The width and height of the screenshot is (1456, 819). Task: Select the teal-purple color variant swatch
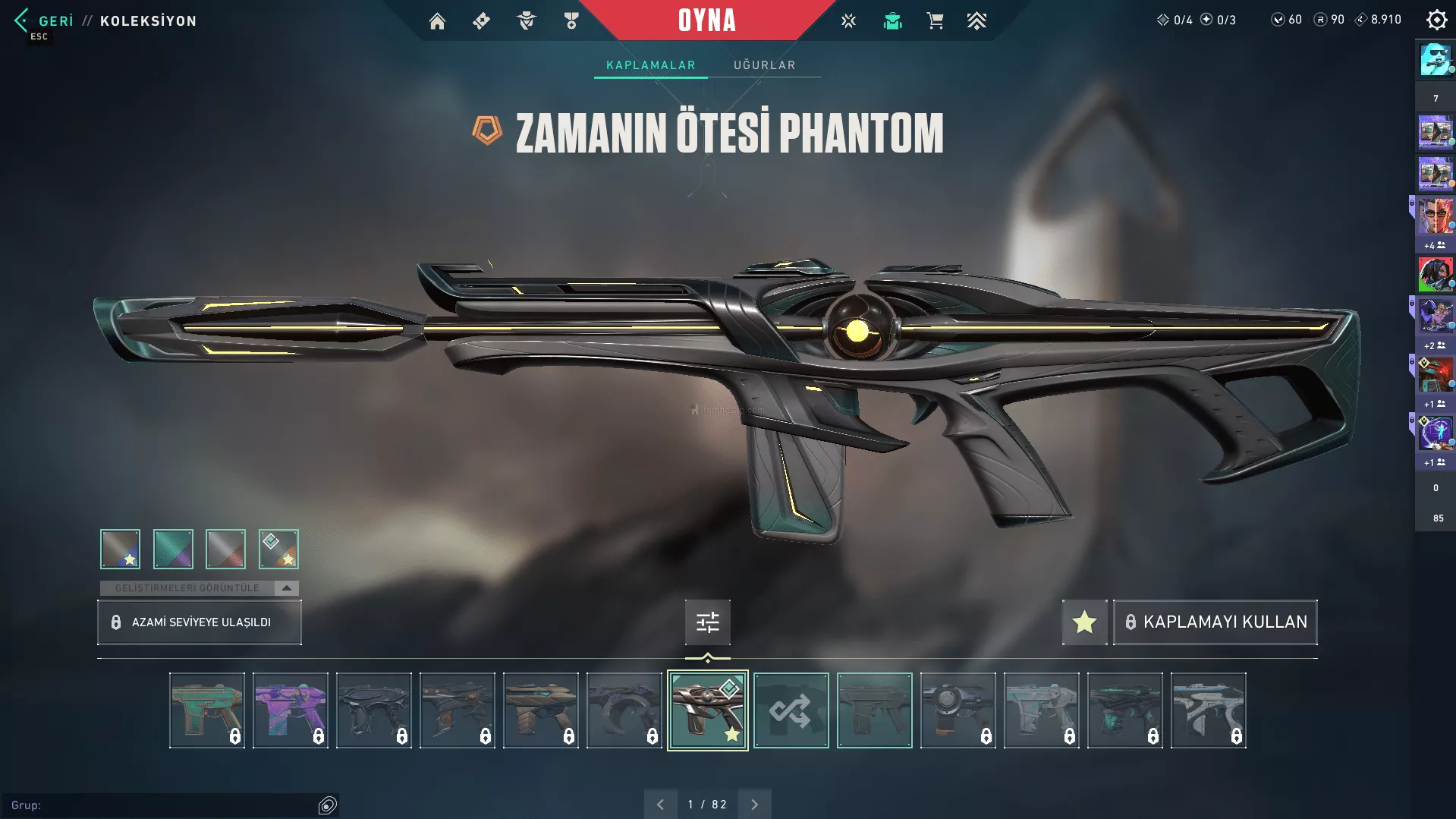click(x=173, y=549)
